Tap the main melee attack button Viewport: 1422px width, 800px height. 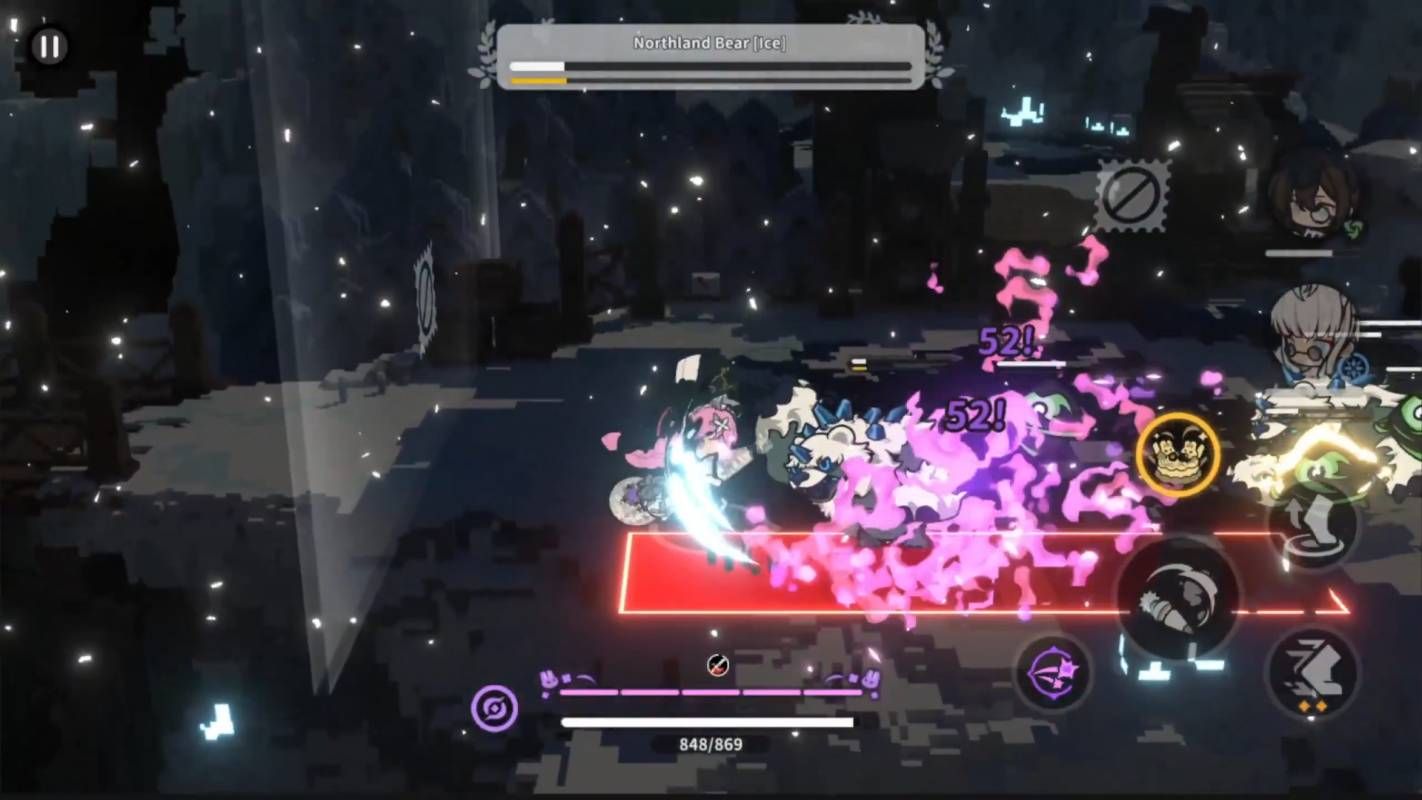pyautogui.click(x=1177, y=598)
